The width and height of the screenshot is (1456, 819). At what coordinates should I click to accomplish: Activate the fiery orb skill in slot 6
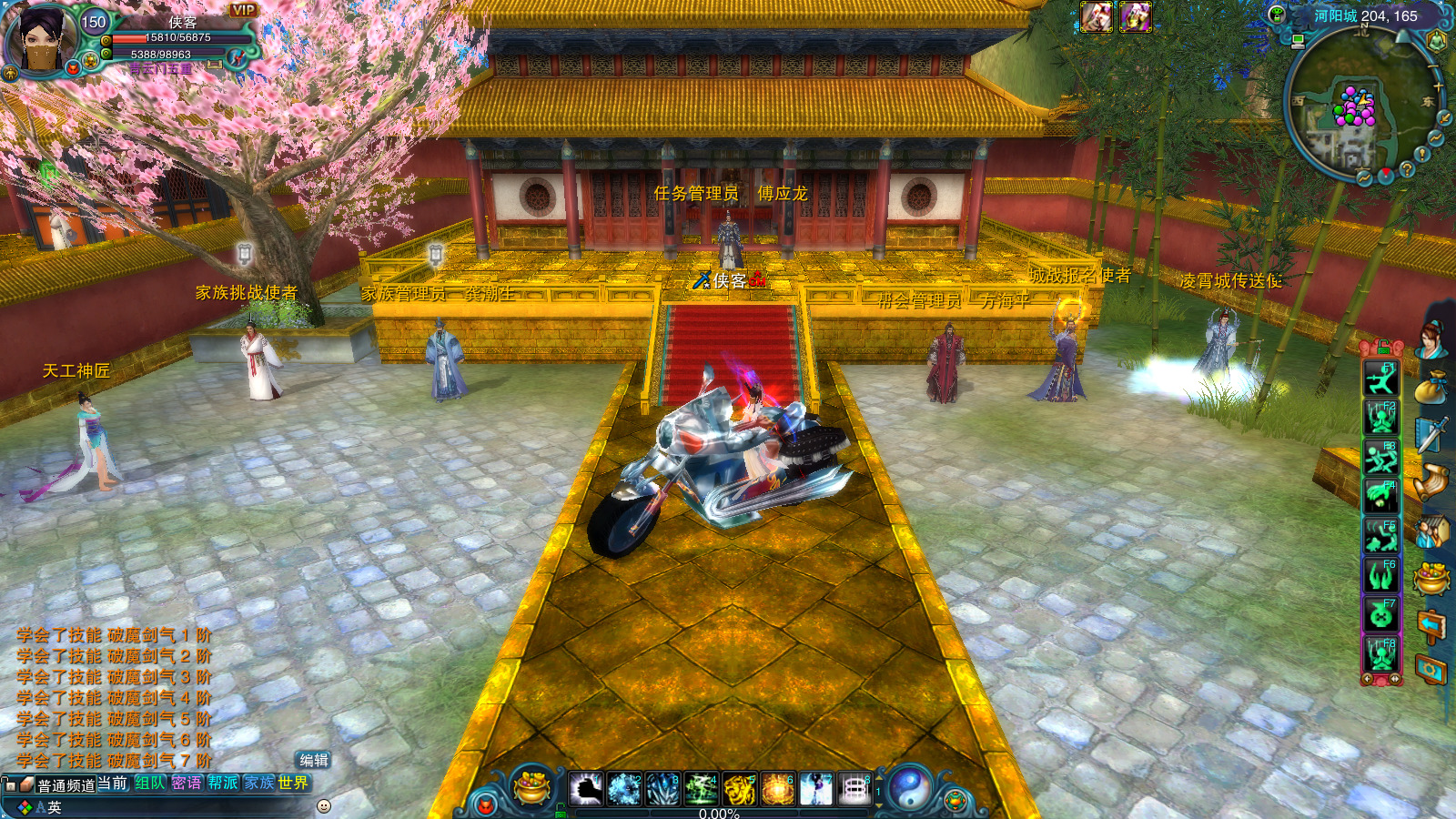click(777, 789)
